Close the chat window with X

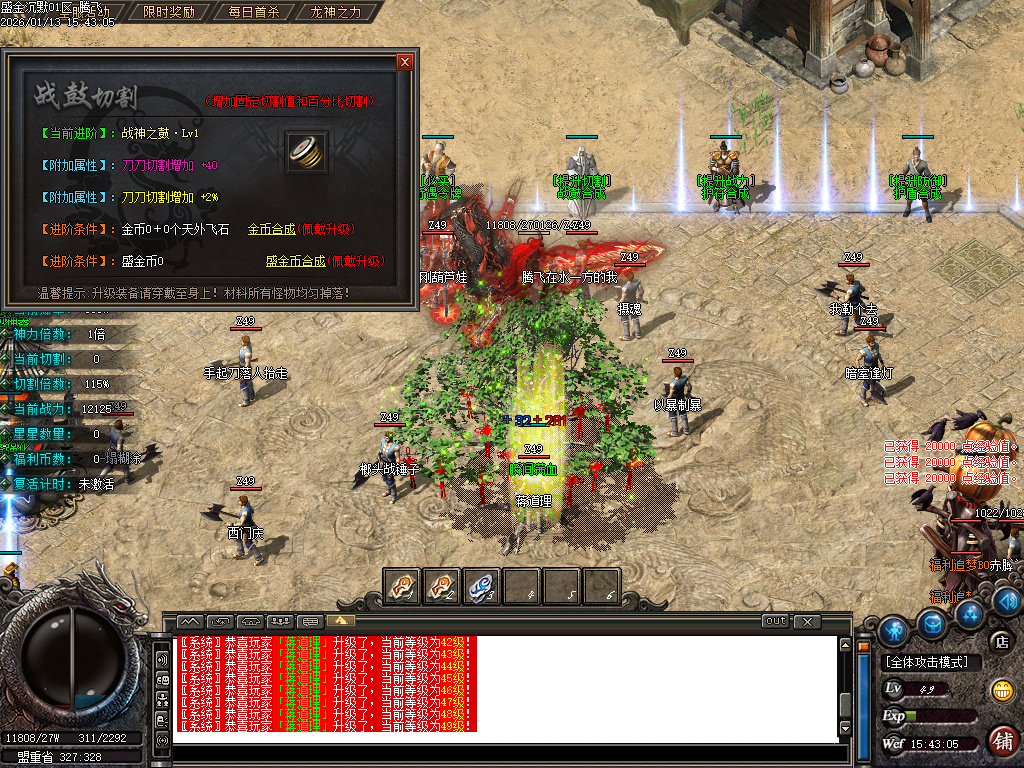click(808, 621)
